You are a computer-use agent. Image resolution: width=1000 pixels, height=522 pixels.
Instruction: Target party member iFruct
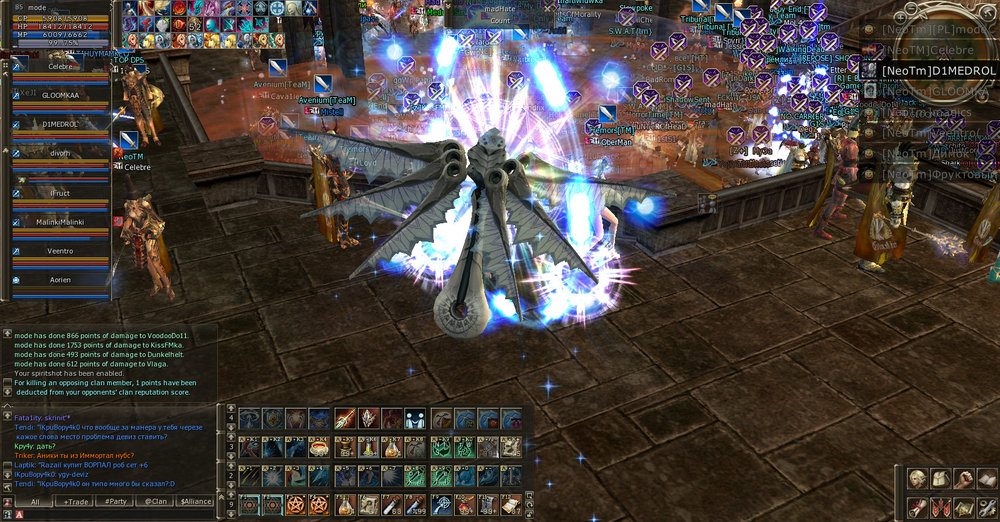pyautogui.click(x=60, y=191)
